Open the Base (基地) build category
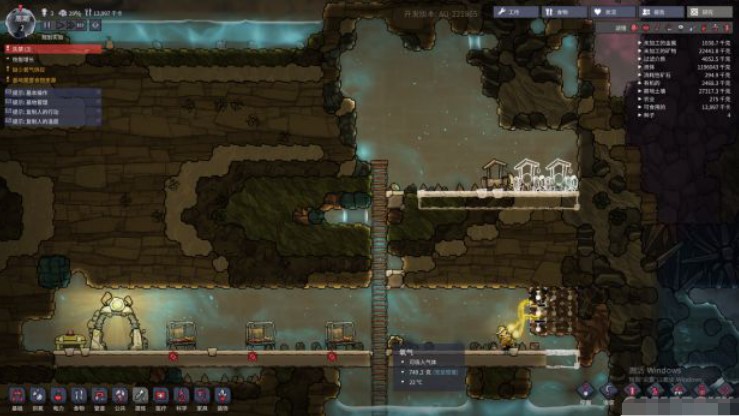This screenshot has height=416, width=739. tap(14, 395)
